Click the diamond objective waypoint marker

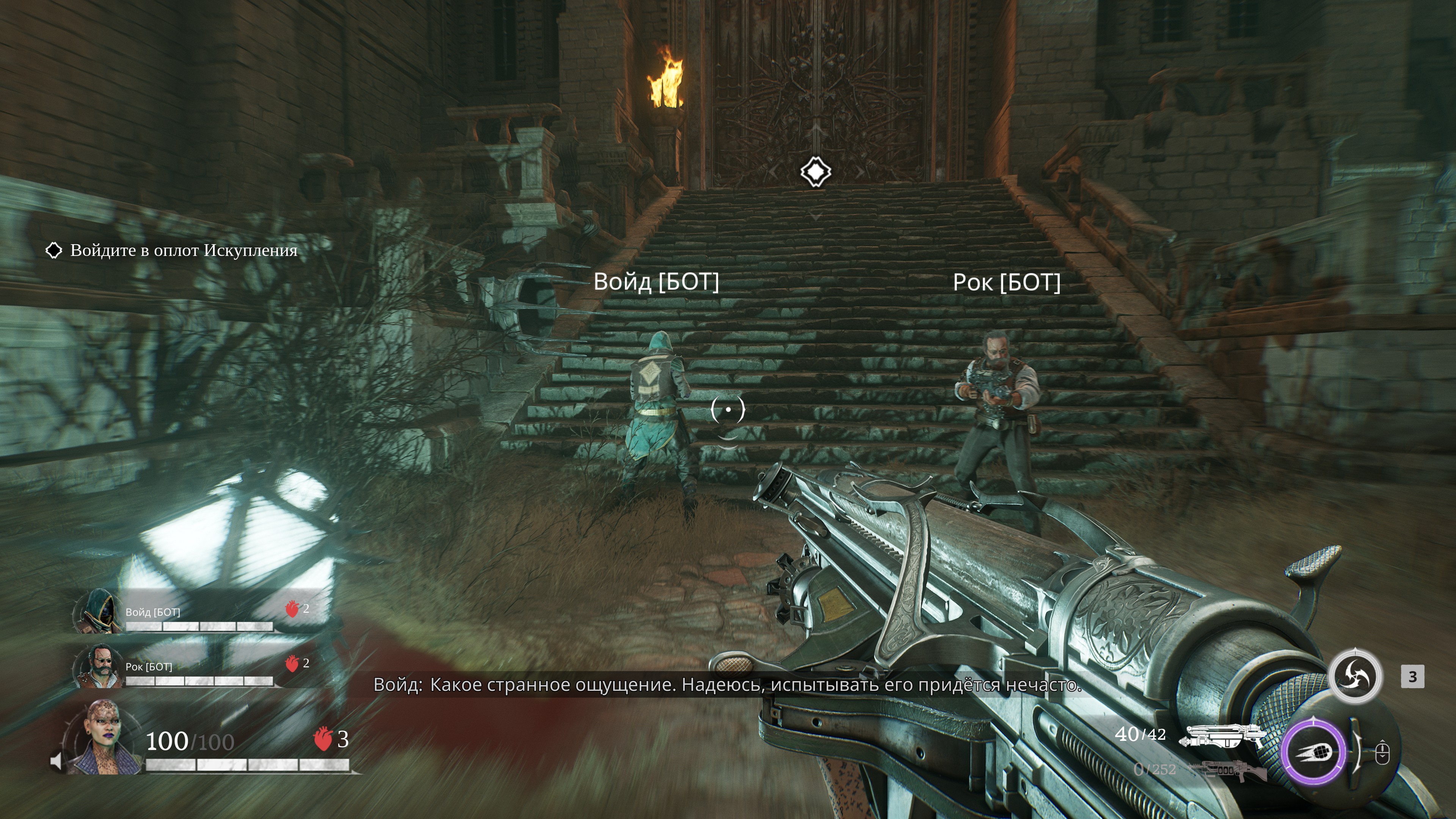point(815,171)
